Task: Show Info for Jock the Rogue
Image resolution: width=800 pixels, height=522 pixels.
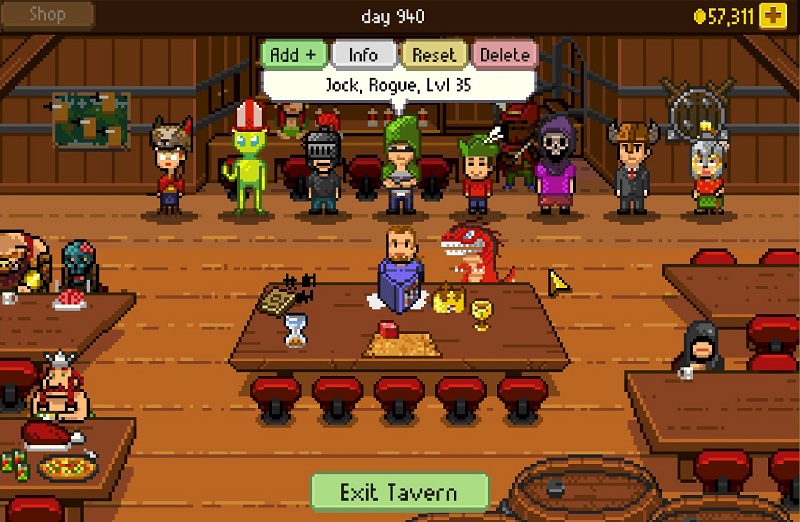Action: [x=362, y=55]
